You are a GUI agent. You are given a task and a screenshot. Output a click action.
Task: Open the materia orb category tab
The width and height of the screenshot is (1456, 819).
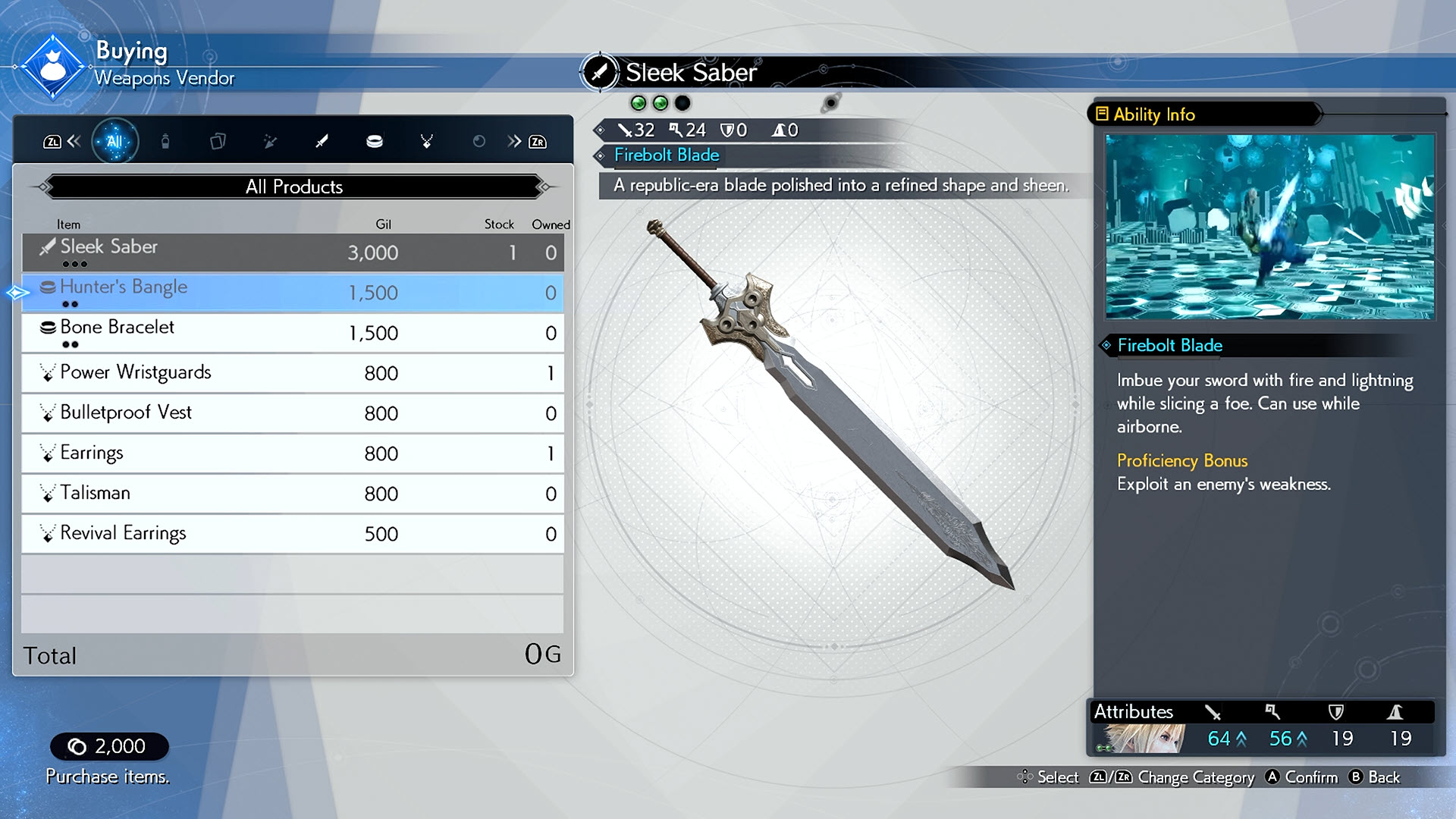479,141
